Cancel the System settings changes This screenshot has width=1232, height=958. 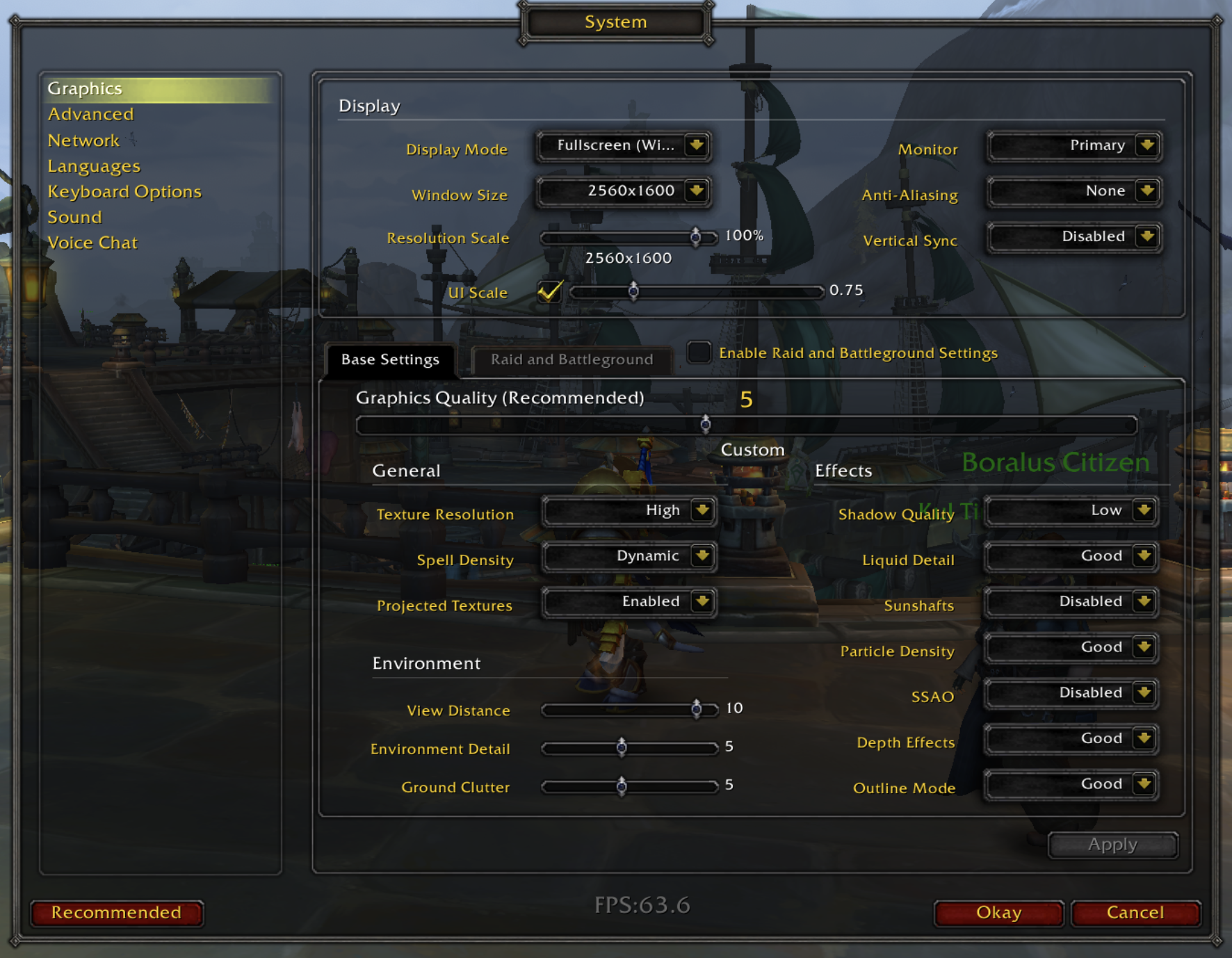pyautogui.click(x=1135, y=913)
